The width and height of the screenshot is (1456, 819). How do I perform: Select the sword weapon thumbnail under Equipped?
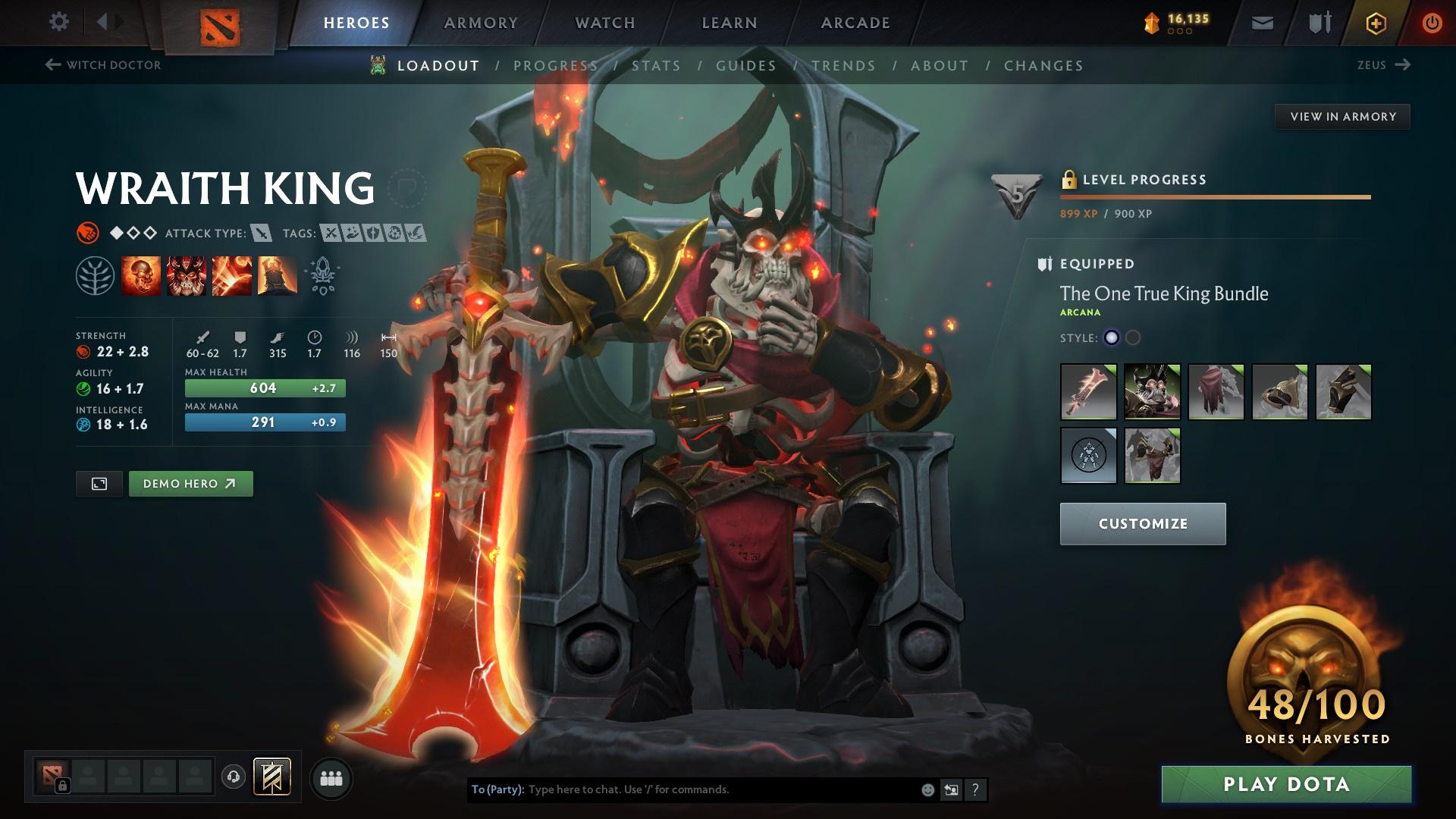[1087, 393]
